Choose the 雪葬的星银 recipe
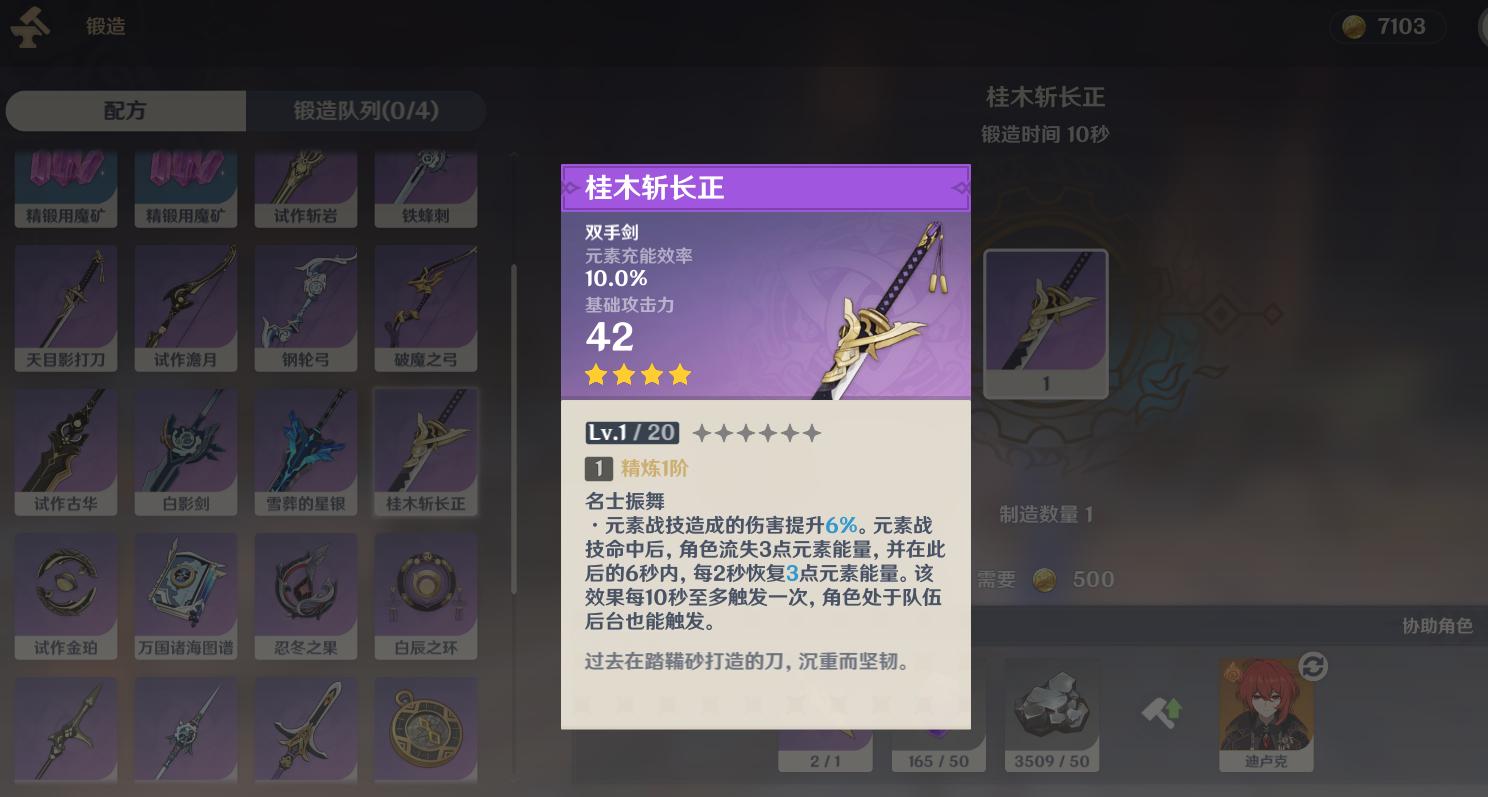 pyautogui.click(x=306, y=450)
